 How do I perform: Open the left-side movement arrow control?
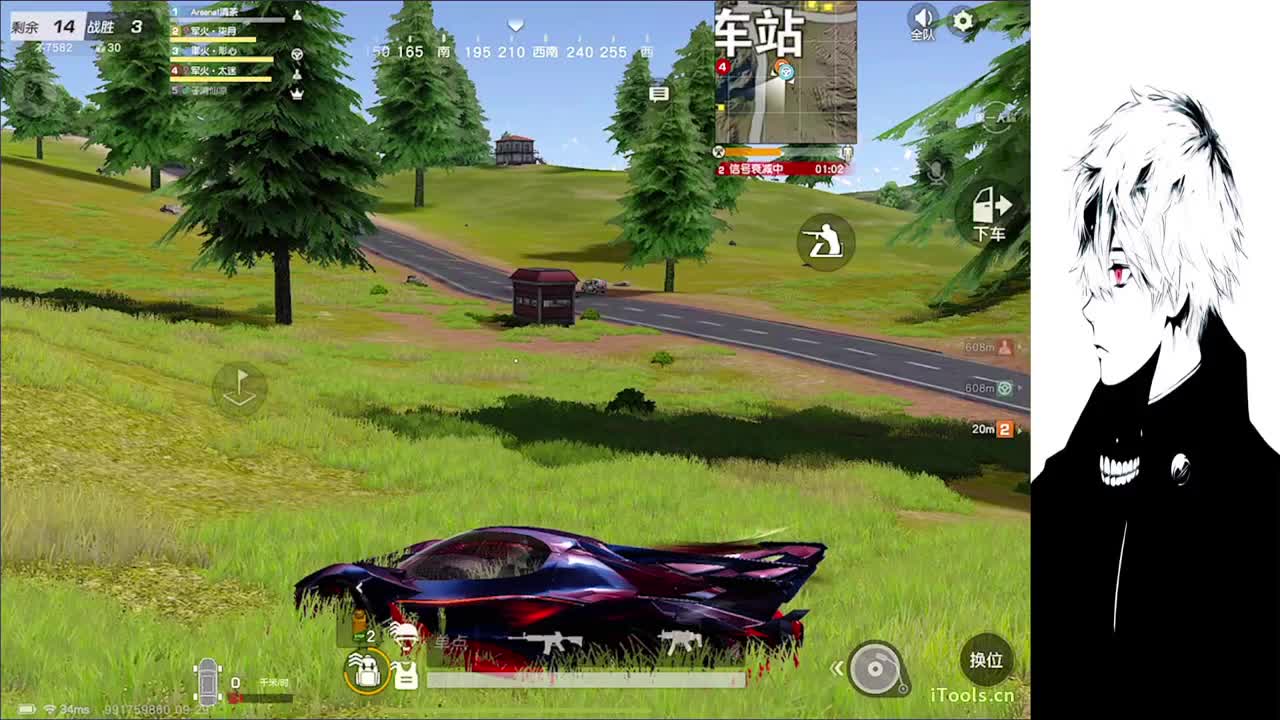pyautogui.click(x=238, y=388)
